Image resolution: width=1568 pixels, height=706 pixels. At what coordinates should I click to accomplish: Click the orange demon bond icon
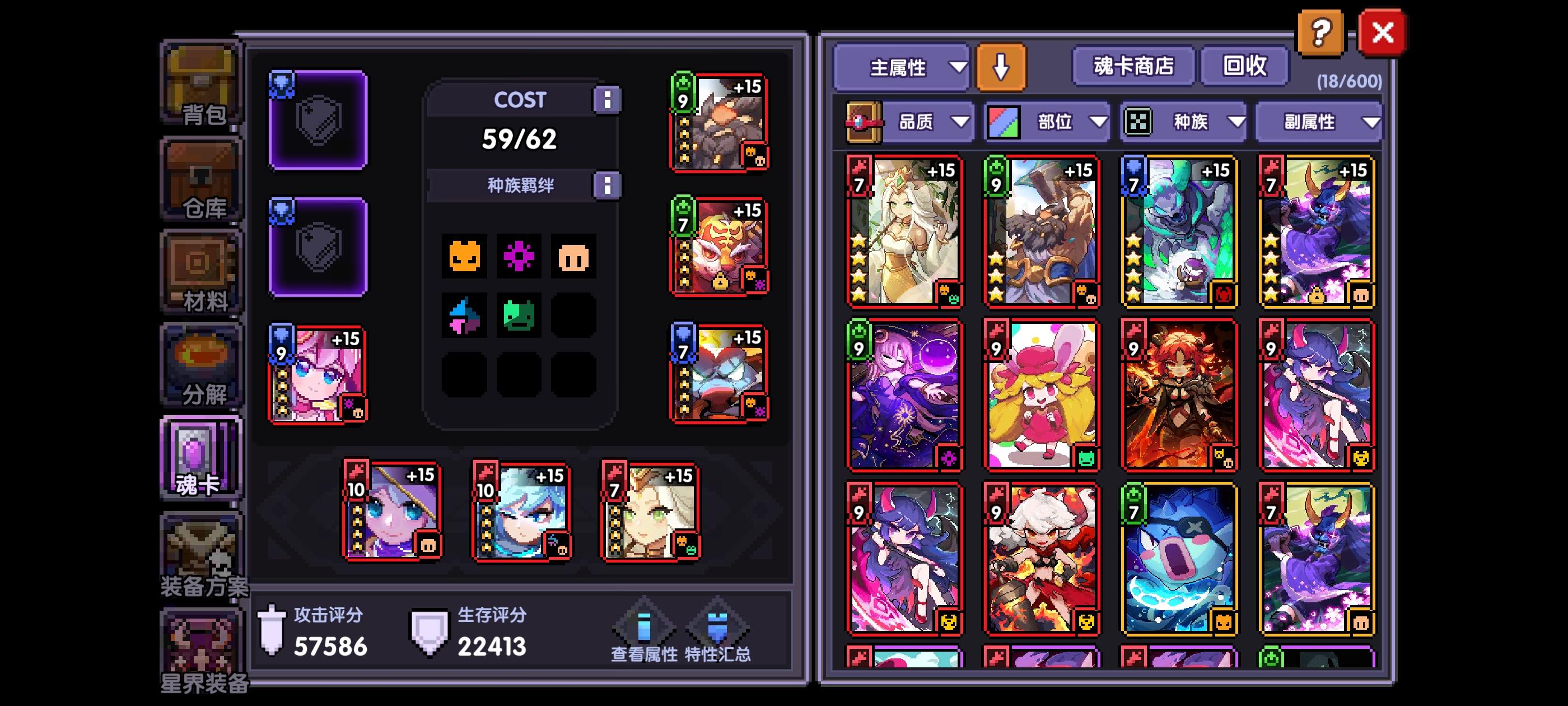(465, 257)
